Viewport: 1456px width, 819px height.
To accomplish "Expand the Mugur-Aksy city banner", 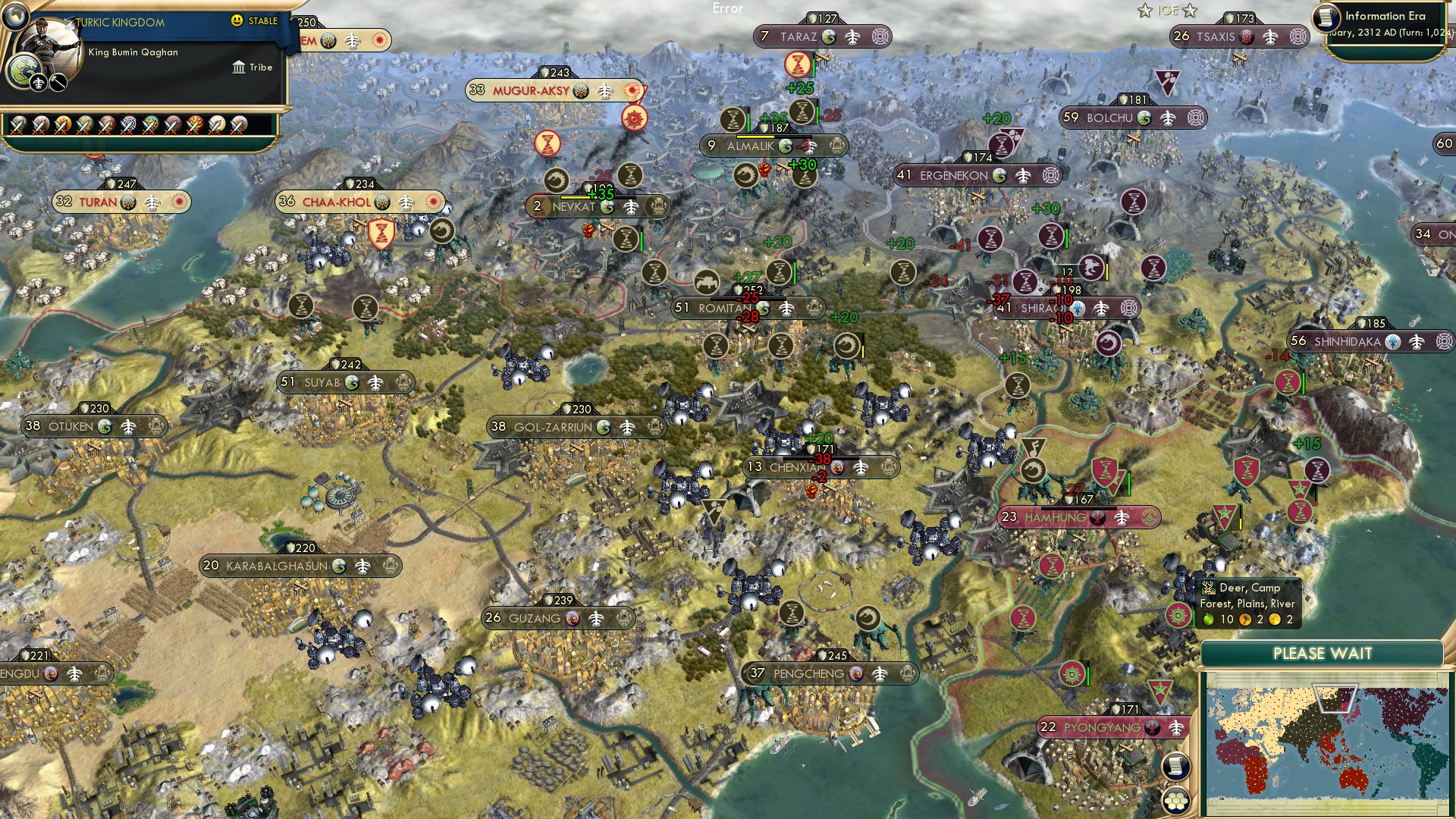I will coord(531,89).
